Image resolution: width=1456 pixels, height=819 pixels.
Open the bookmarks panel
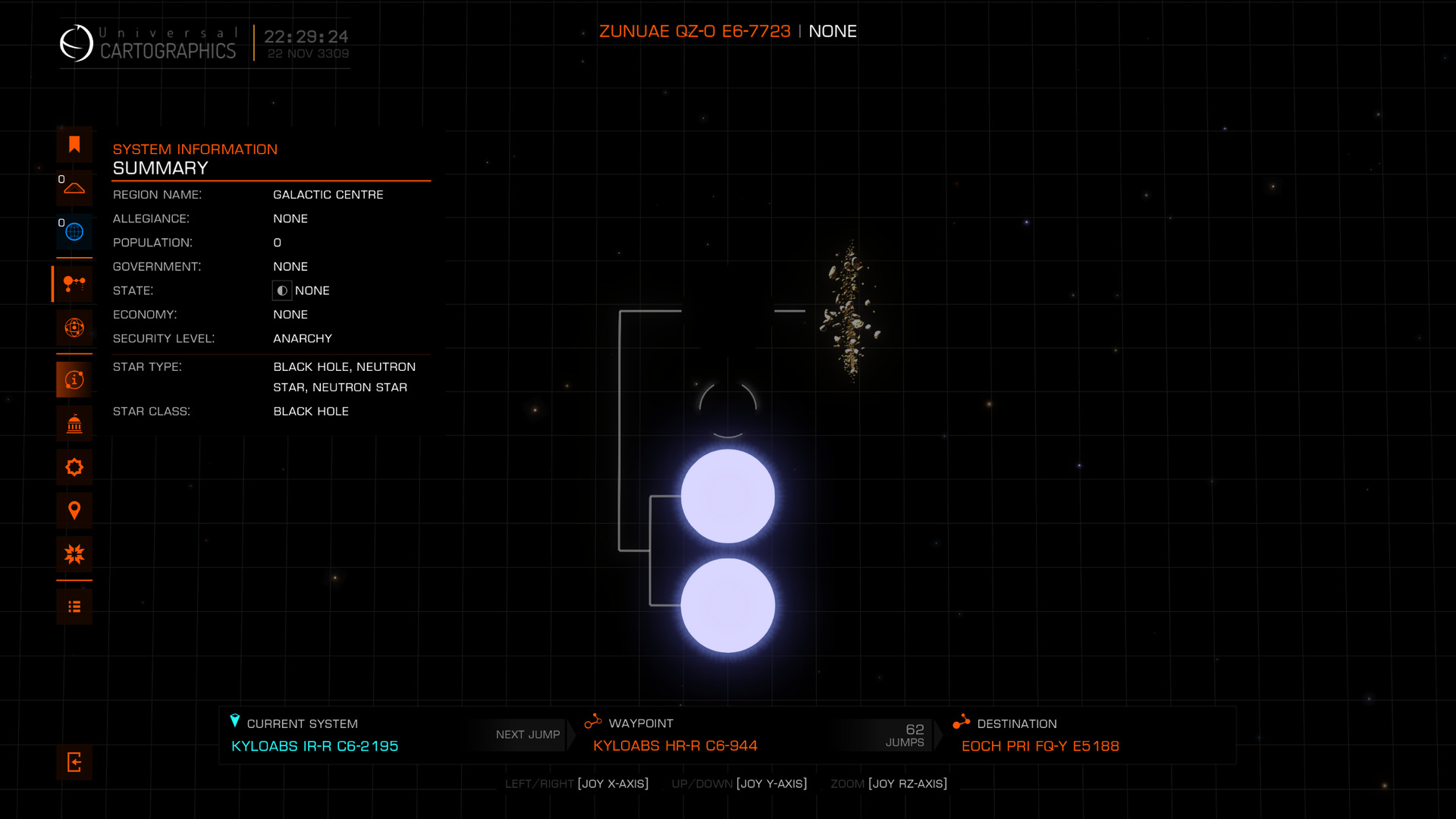pyautogui.click(x=74, y=145)
